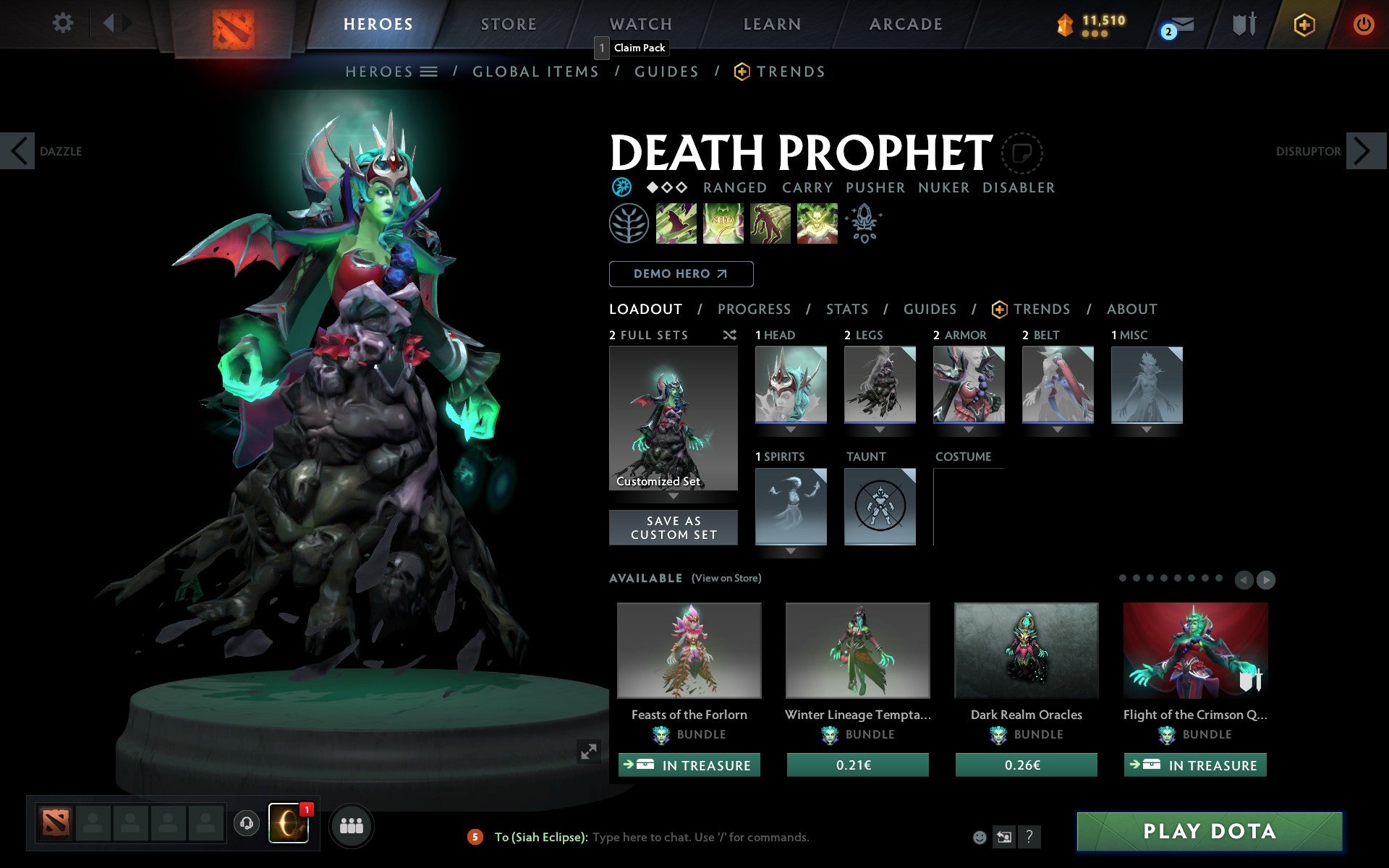1389x868 pixels.
Task: Open the Store tab
Action: tap(509, 25)
